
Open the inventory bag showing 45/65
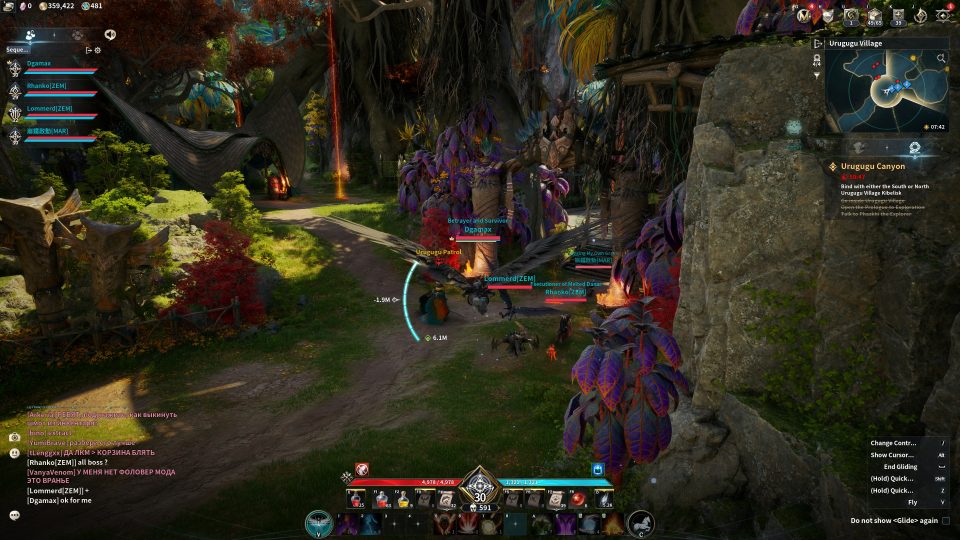(x=875, y=15)
